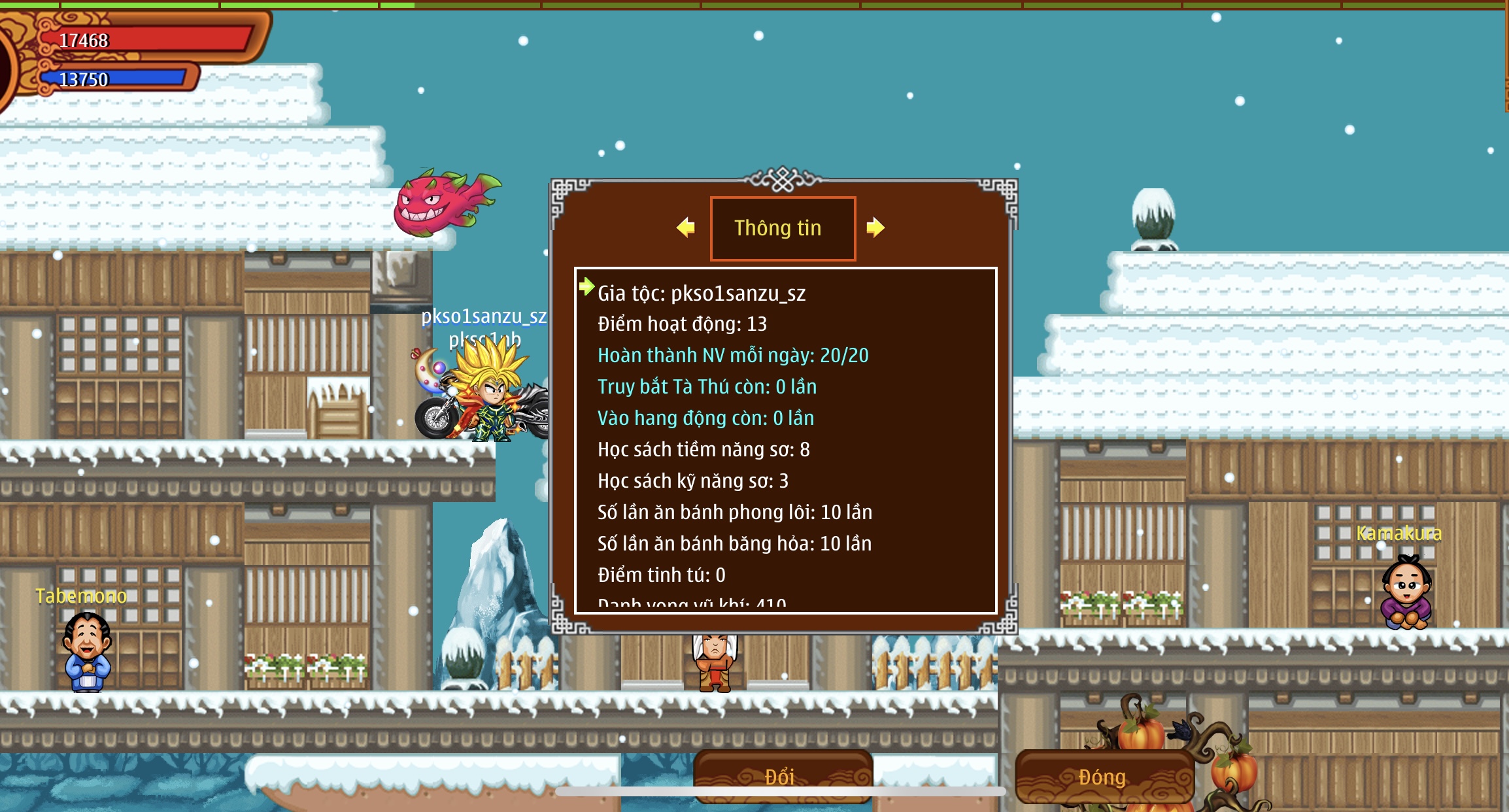This screenshot has width=1509, height=812.
Task: Choose the Điểm hoạt động row
Action: coord(682,324)
